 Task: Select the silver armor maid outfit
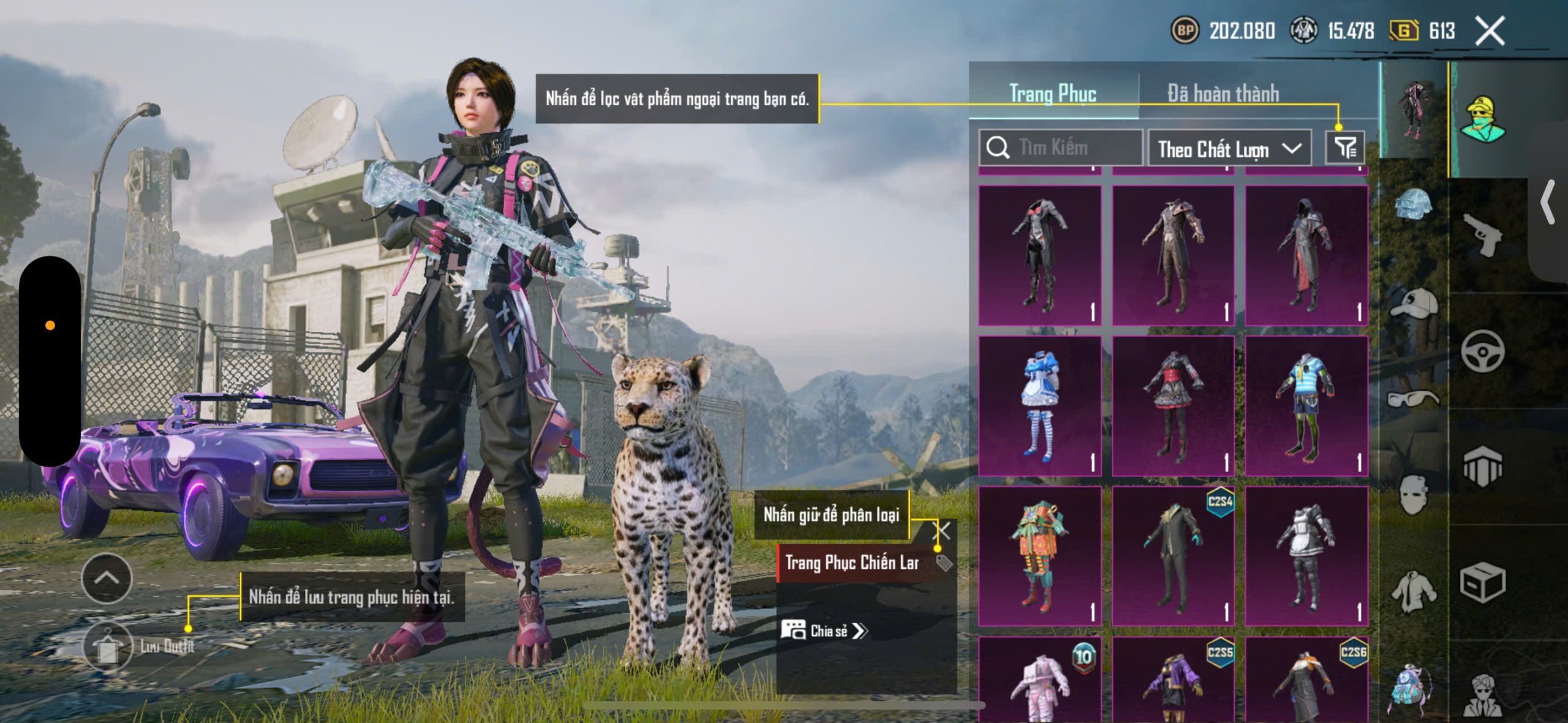coord(1306,556)
